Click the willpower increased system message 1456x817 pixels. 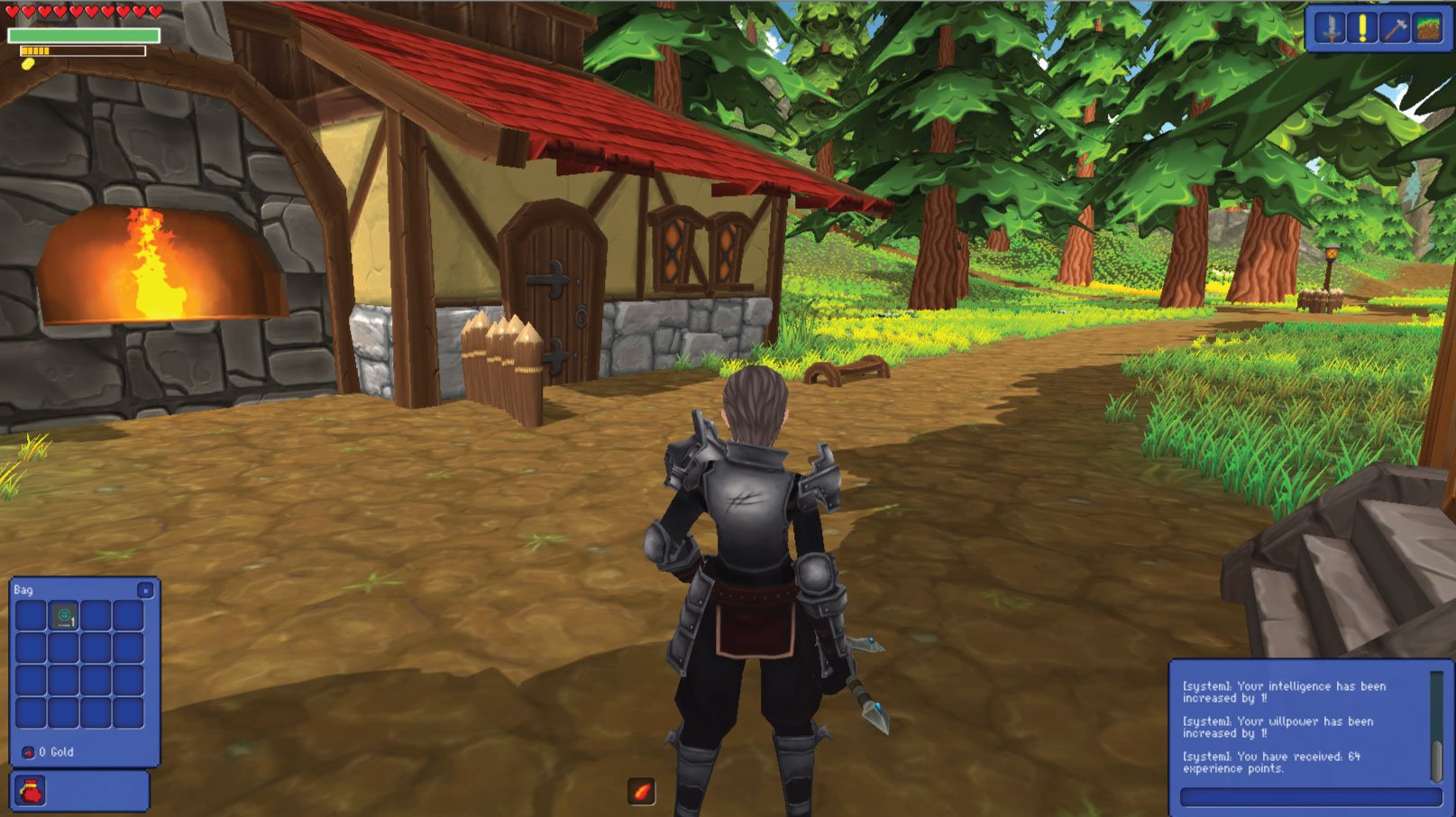pyautogui.click(x=1271, y=725)
